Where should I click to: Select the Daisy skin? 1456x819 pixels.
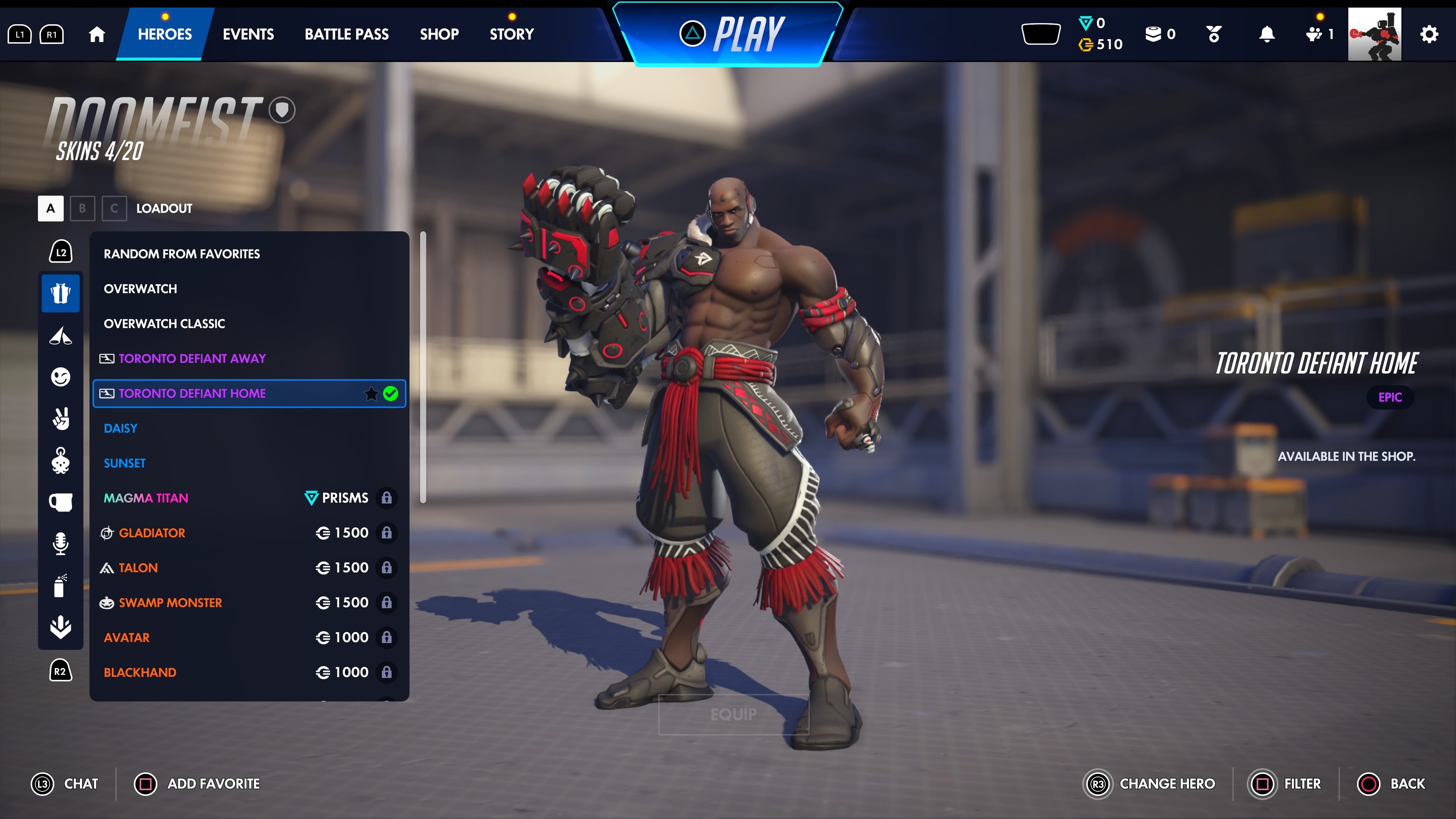pos(121,428)
